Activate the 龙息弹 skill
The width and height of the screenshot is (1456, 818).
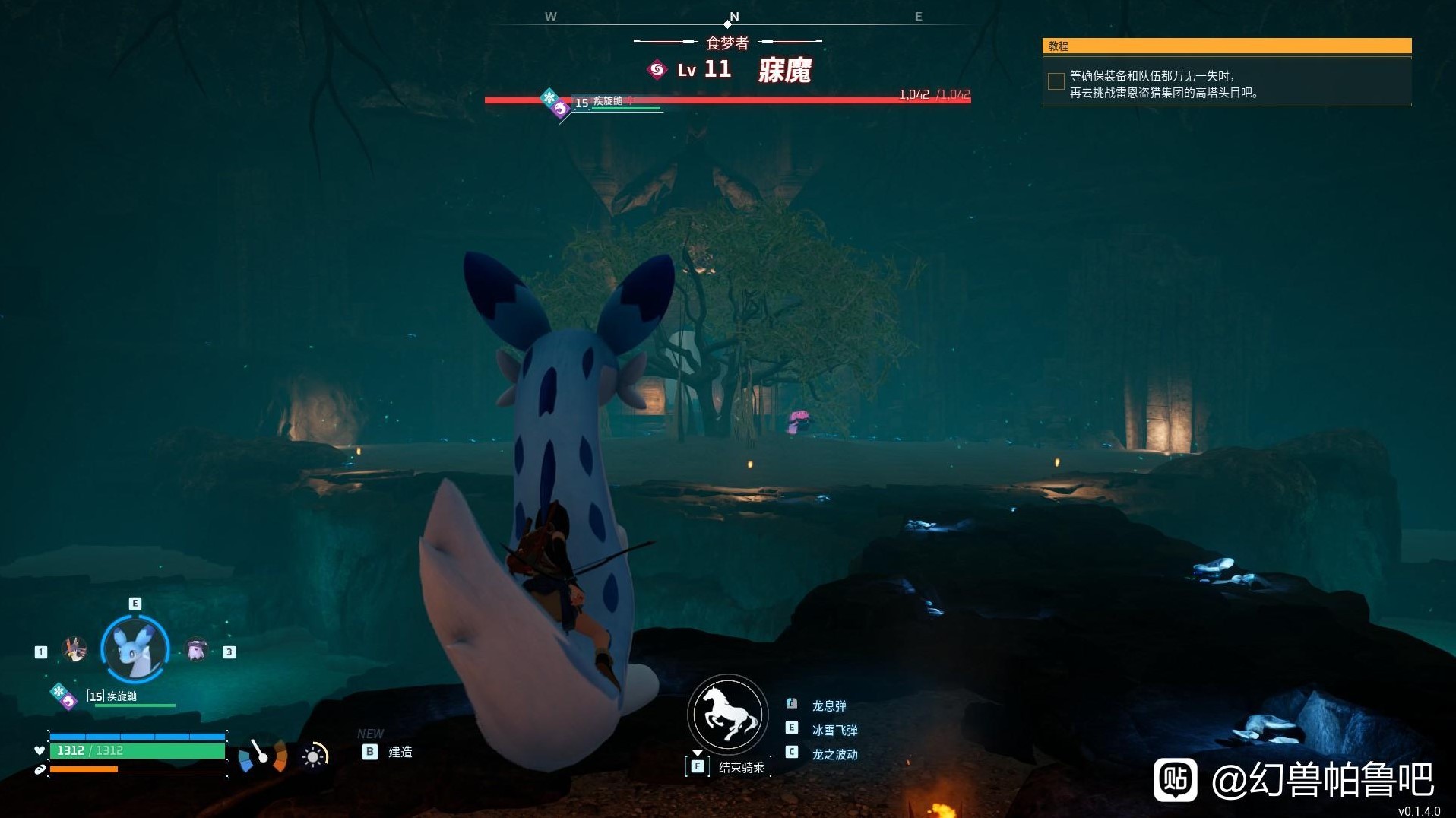pyautogui.click(x=828, y=705)
